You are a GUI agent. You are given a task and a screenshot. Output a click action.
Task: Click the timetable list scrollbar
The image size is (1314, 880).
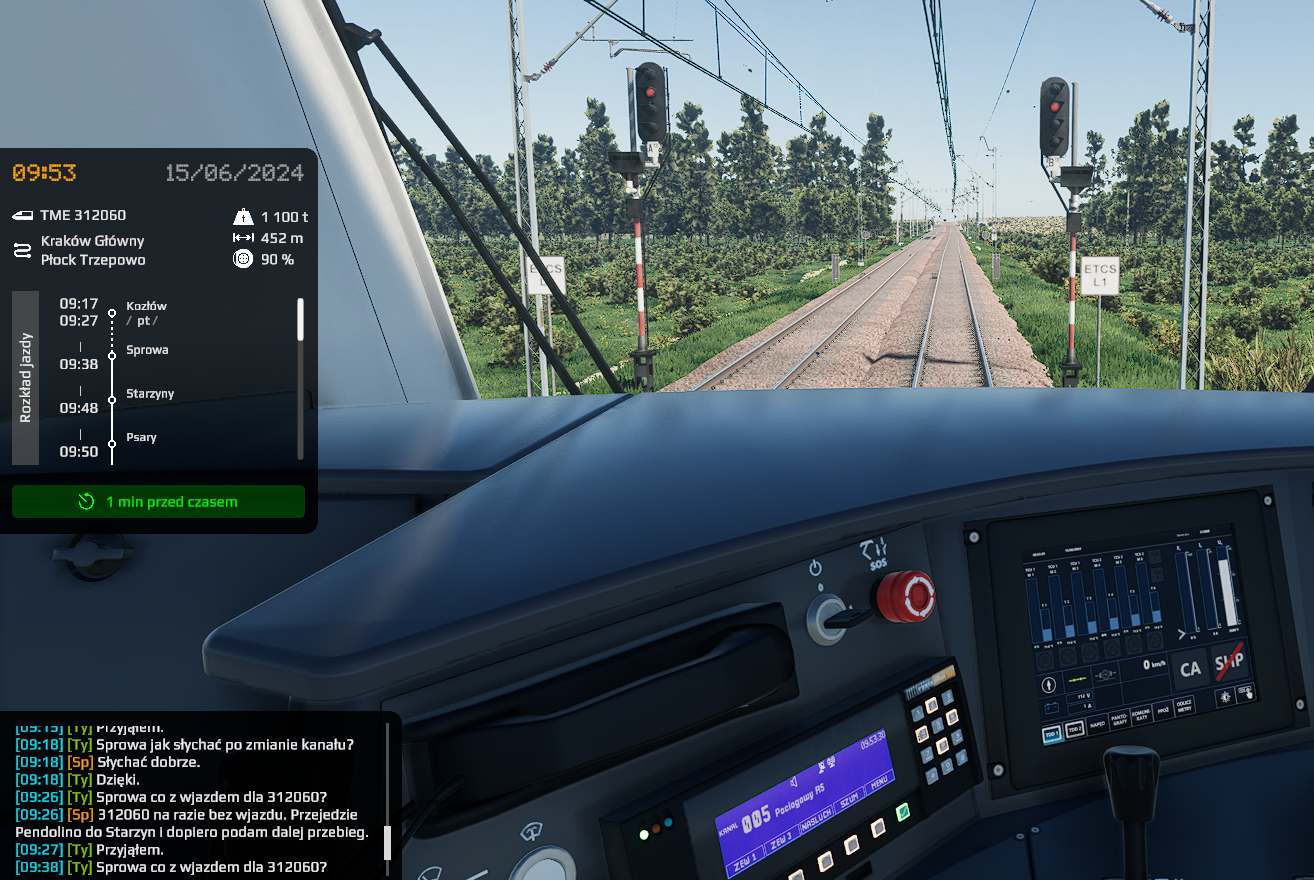[x=300, y=320]
